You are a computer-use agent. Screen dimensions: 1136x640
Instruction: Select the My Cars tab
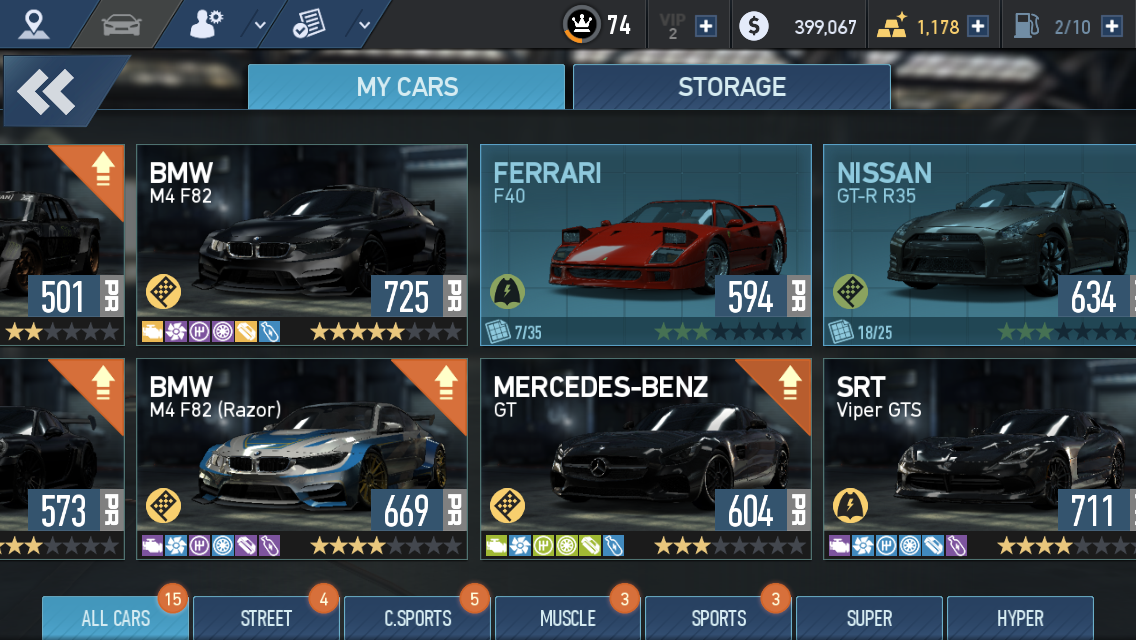(406, 87)
